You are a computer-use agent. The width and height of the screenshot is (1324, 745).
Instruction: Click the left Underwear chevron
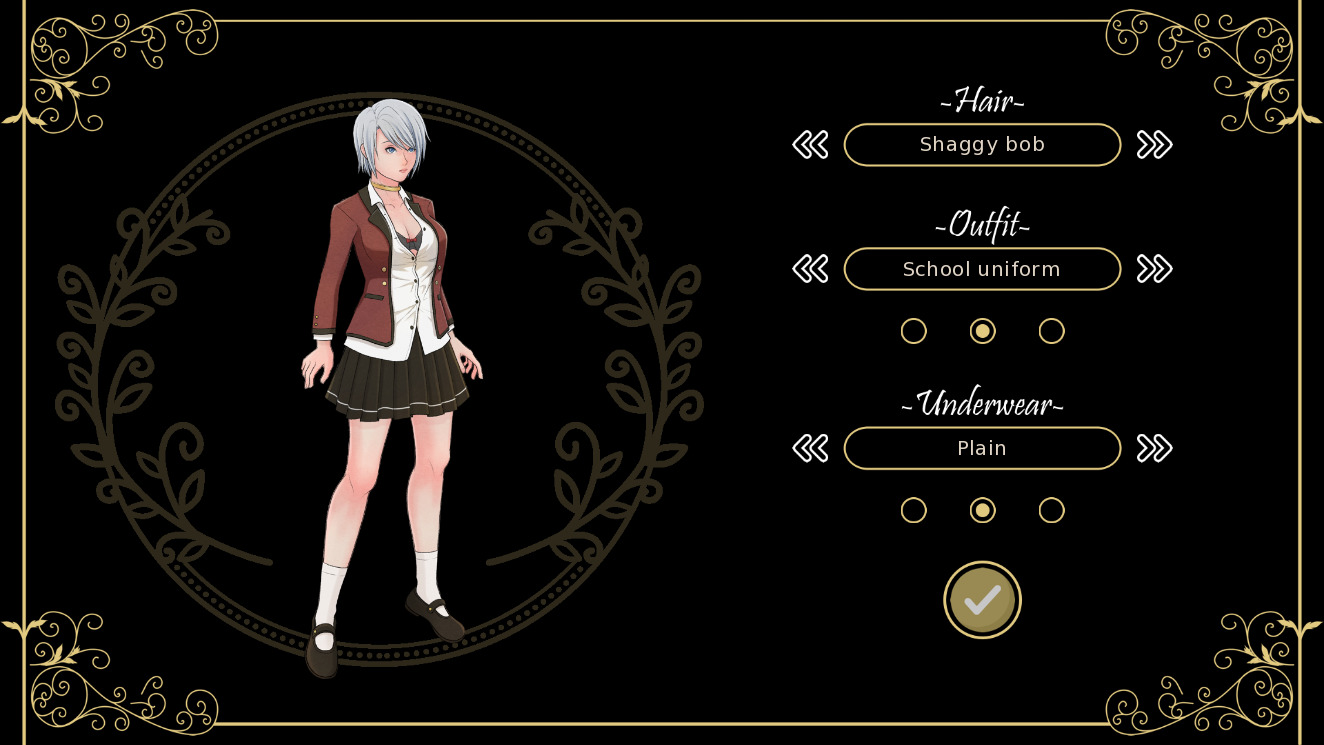coord(810,448)
